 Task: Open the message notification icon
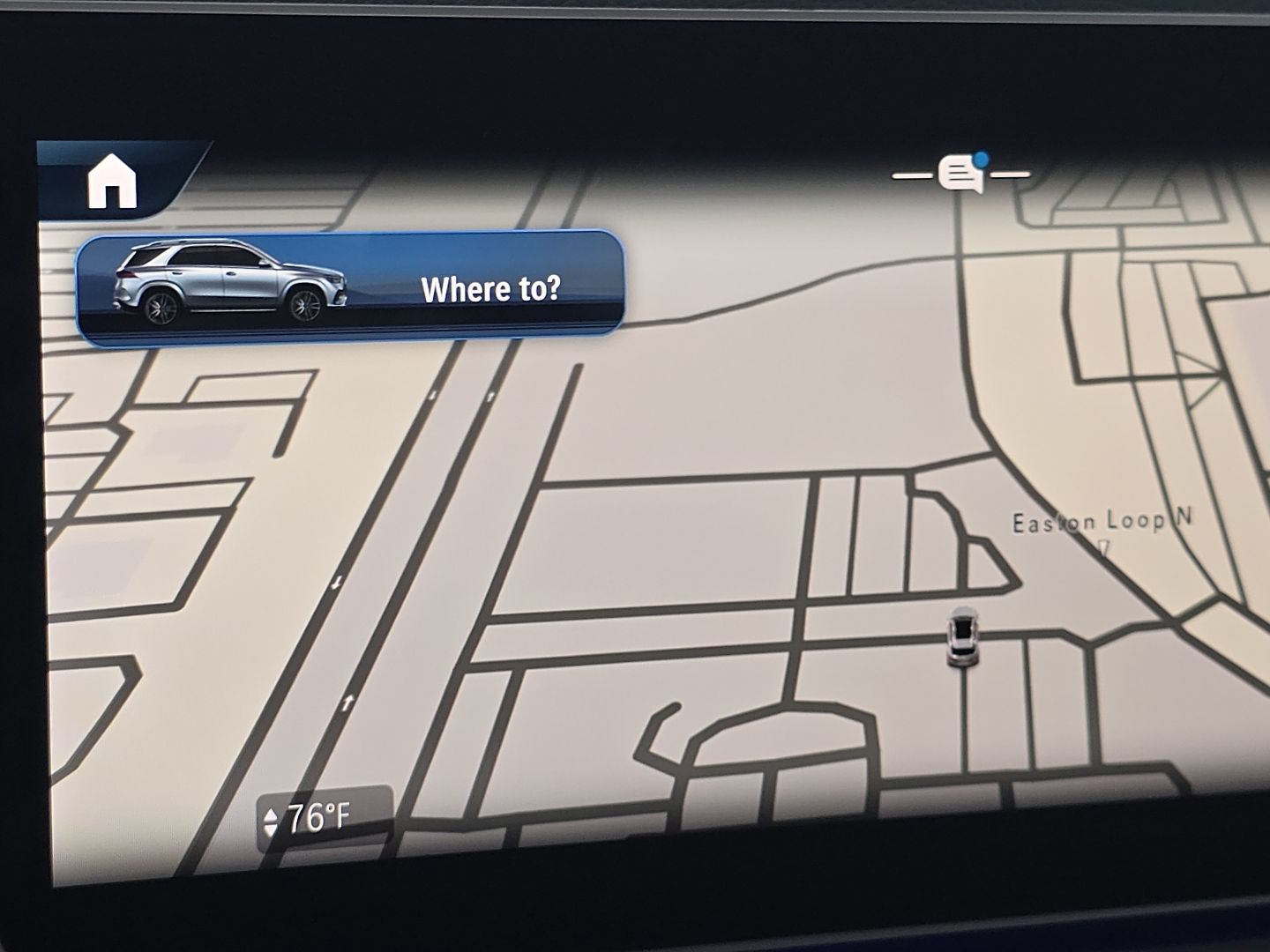click(961, 174)
